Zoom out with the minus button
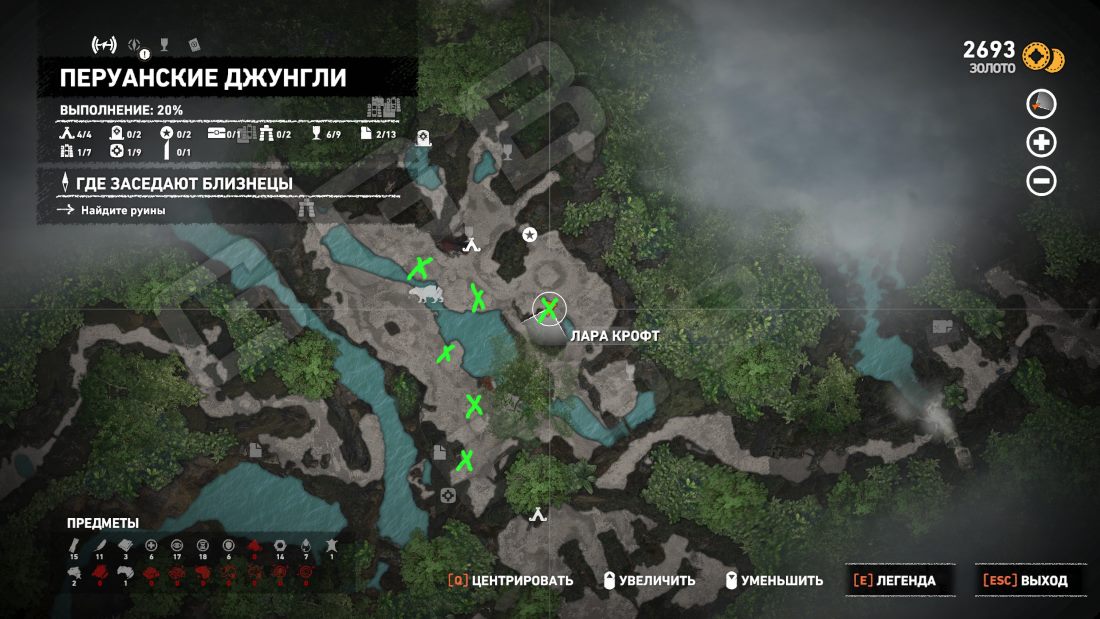This screenshot has height=619, width=1100. (1041, 181)
